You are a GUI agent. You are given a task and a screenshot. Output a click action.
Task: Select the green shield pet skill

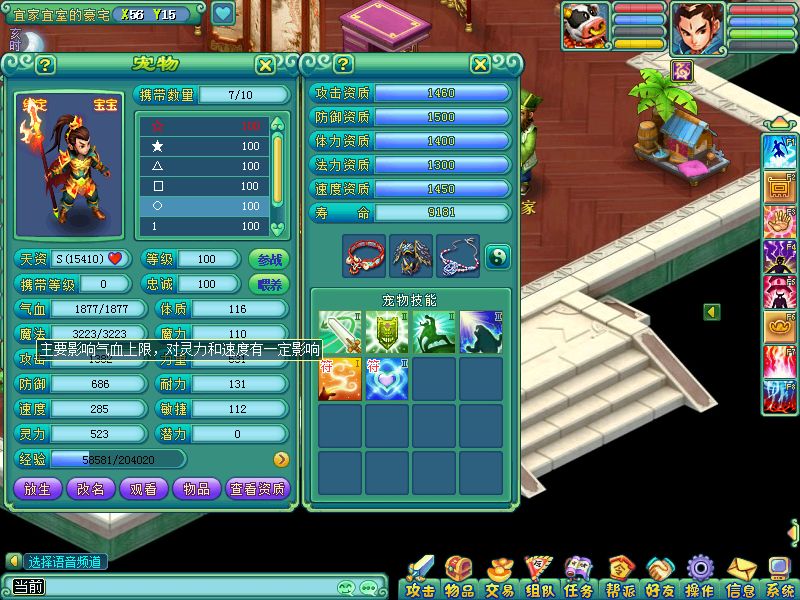[x=387, y=332]
